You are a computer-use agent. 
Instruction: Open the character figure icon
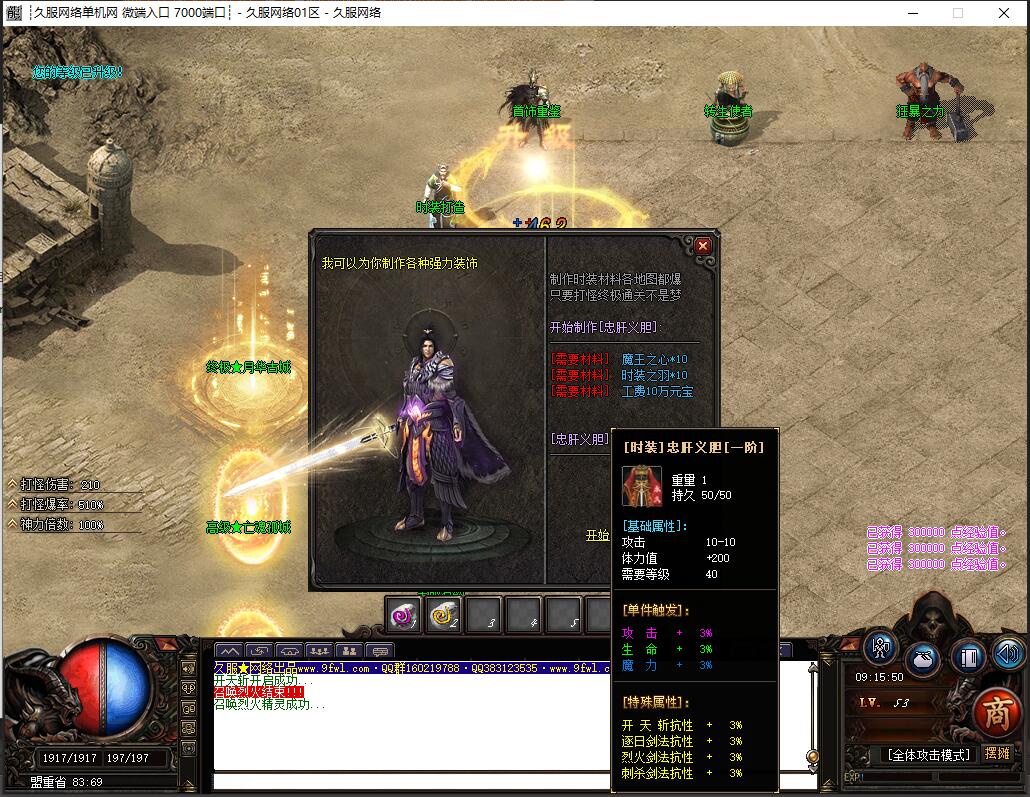[881, 647]
